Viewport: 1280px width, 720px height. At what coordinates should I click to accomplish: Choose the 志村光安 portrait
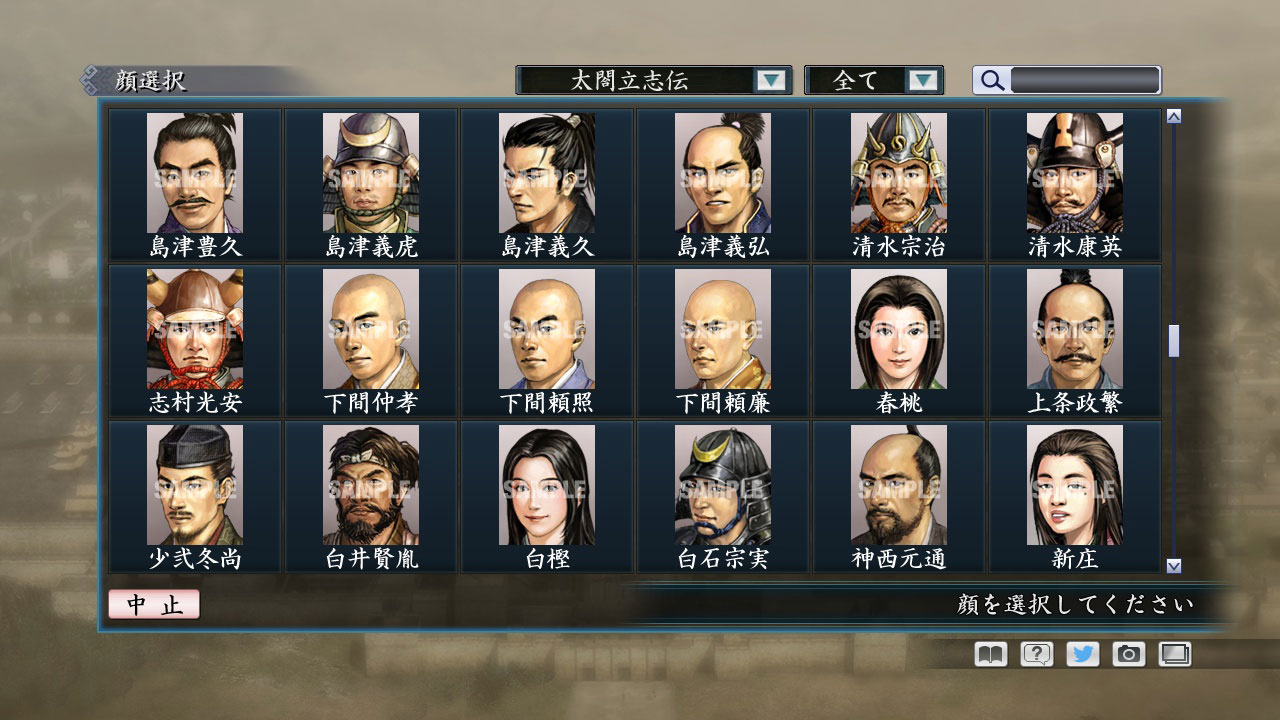pyautogui.click(x=196, y=328)
